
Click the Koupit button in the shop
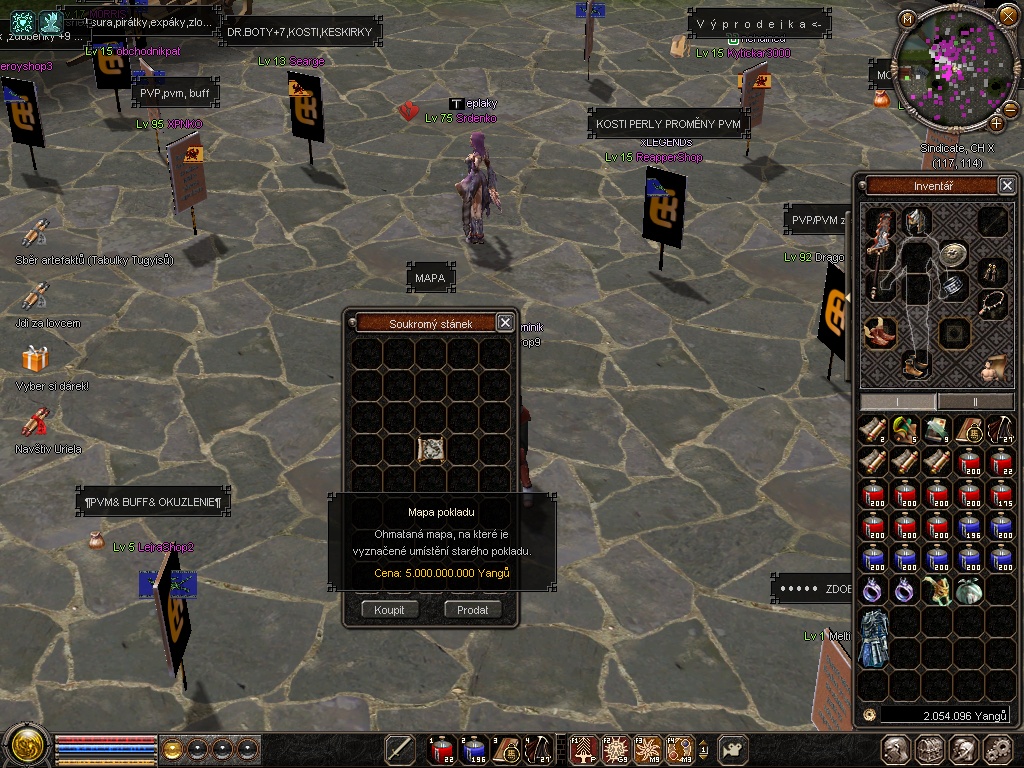390,609
